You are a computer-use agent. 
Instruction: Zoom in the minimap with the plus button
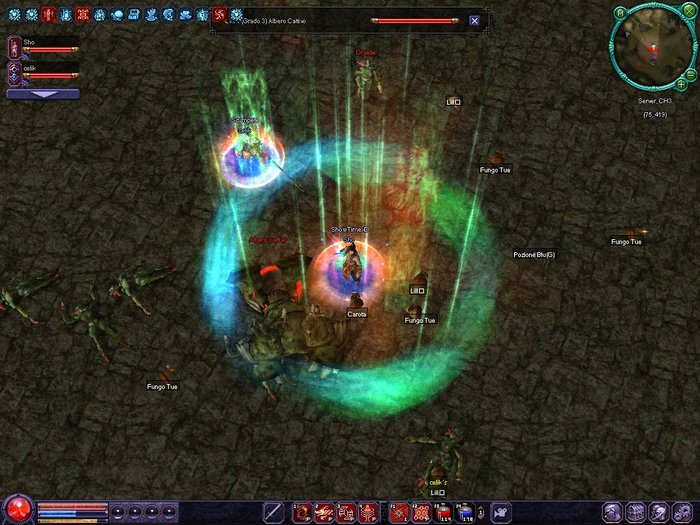[x=681, y=85]
